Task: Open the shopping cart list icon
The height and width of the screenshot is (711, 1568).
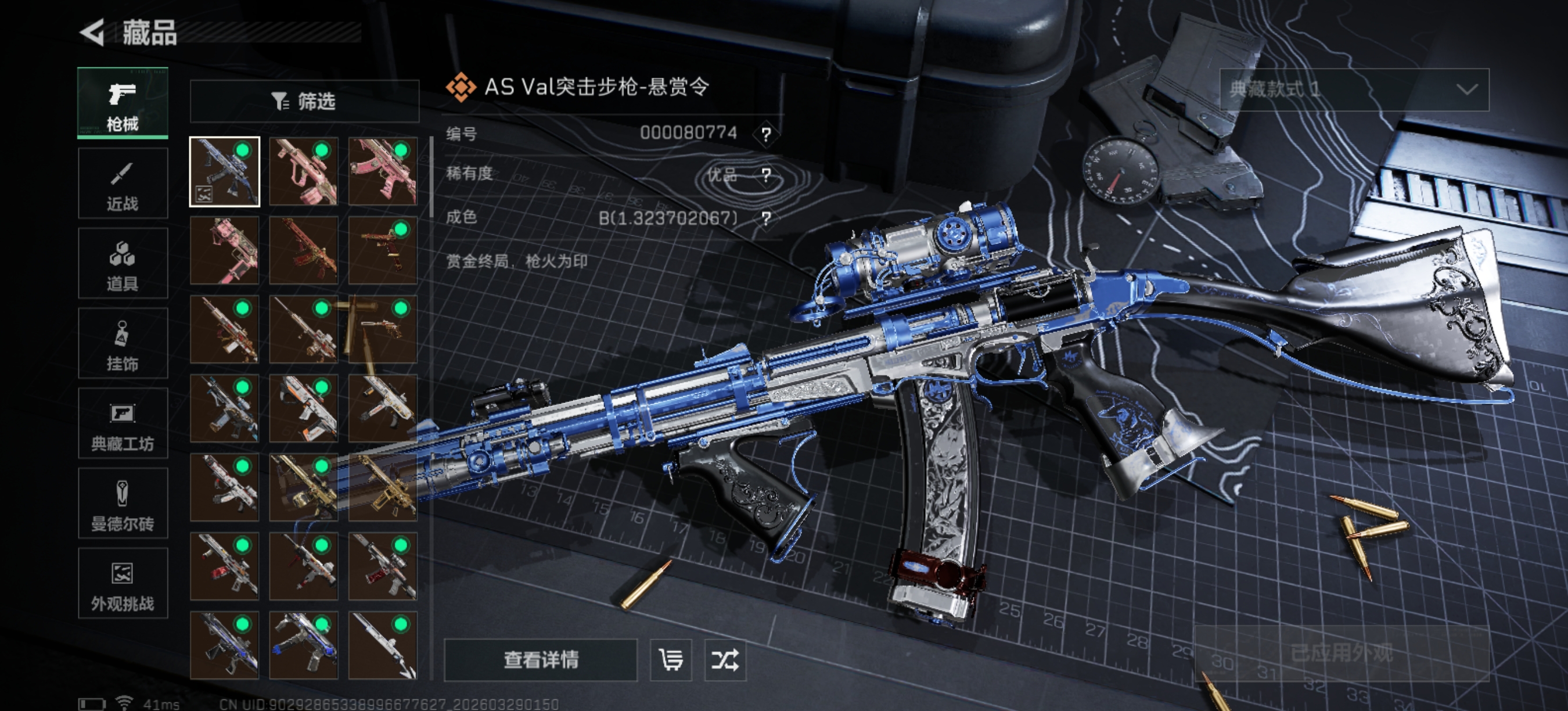Action: point(671,660)
